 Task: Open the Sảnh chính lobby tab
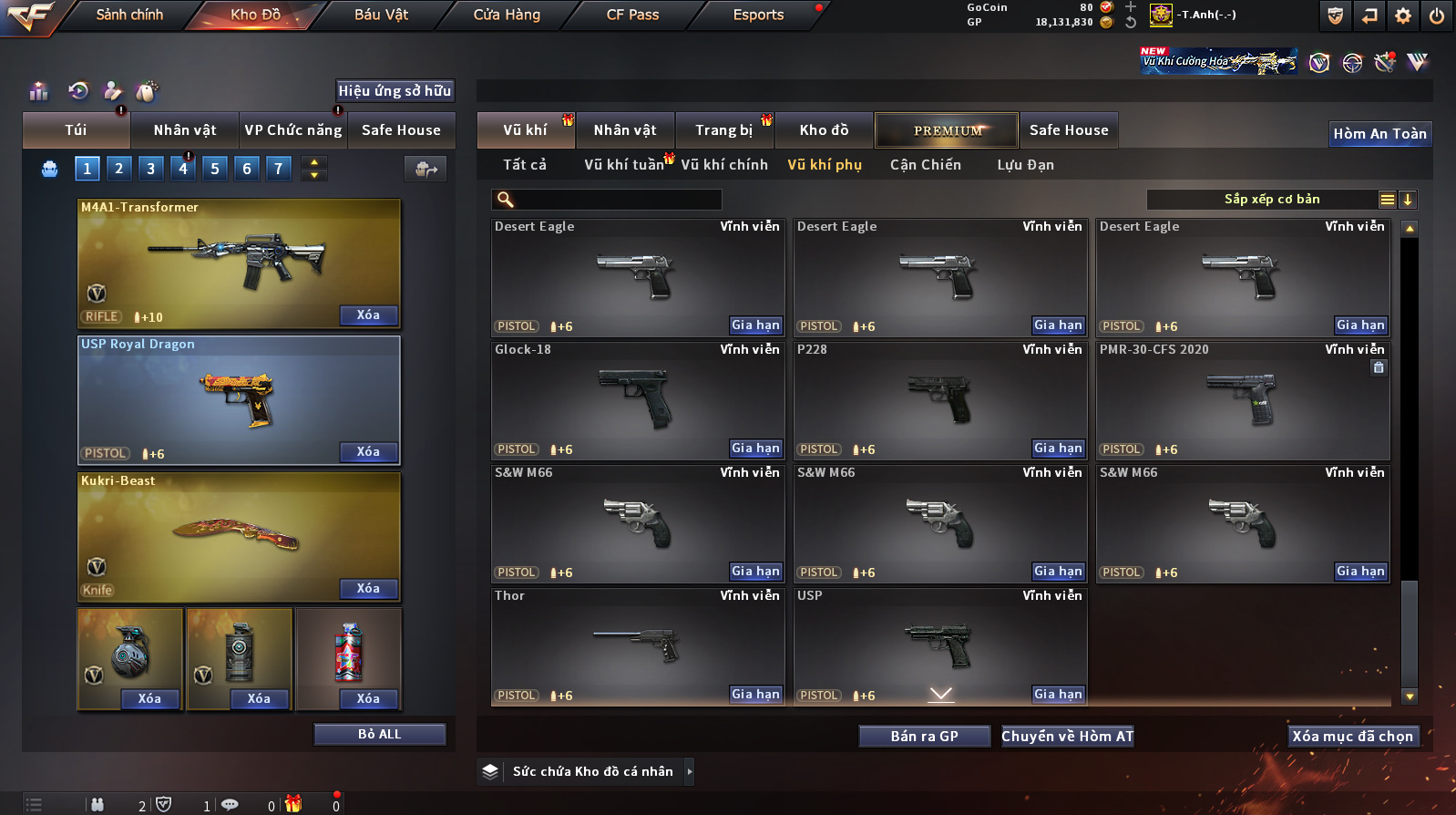129,15
